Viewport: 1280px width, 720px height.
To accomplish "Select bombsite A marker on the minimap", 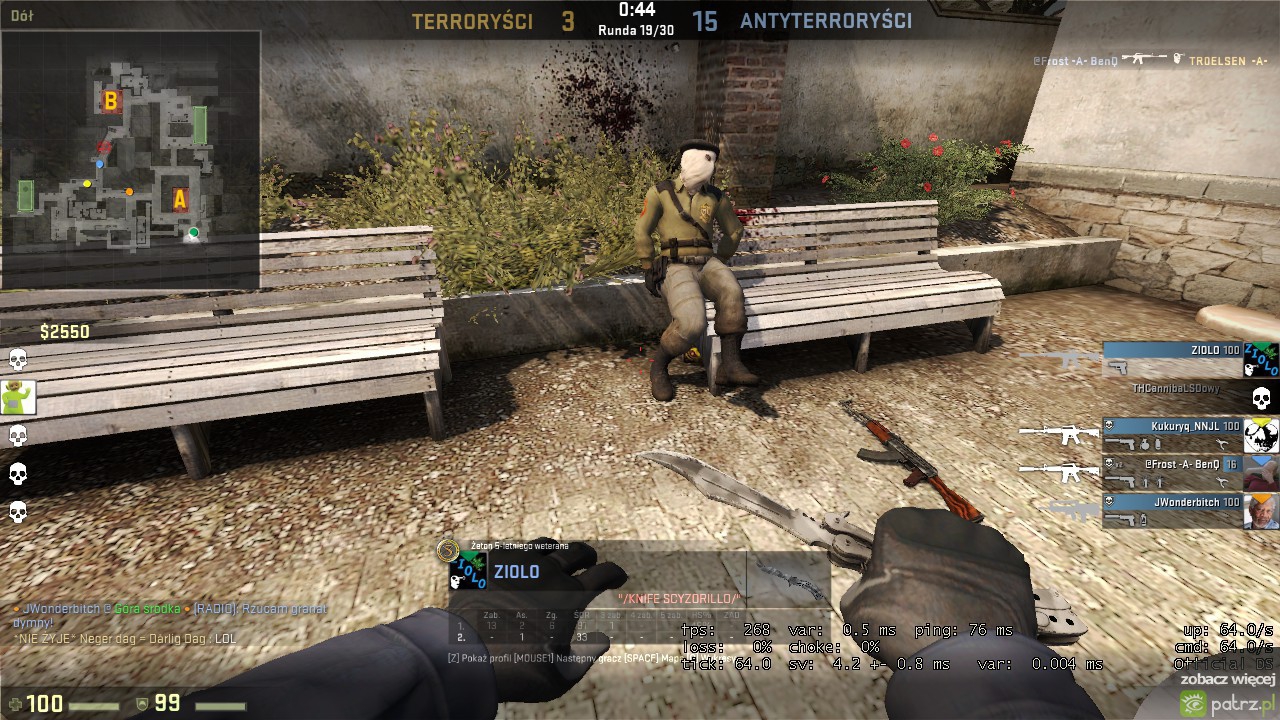I will pos(180,200).
